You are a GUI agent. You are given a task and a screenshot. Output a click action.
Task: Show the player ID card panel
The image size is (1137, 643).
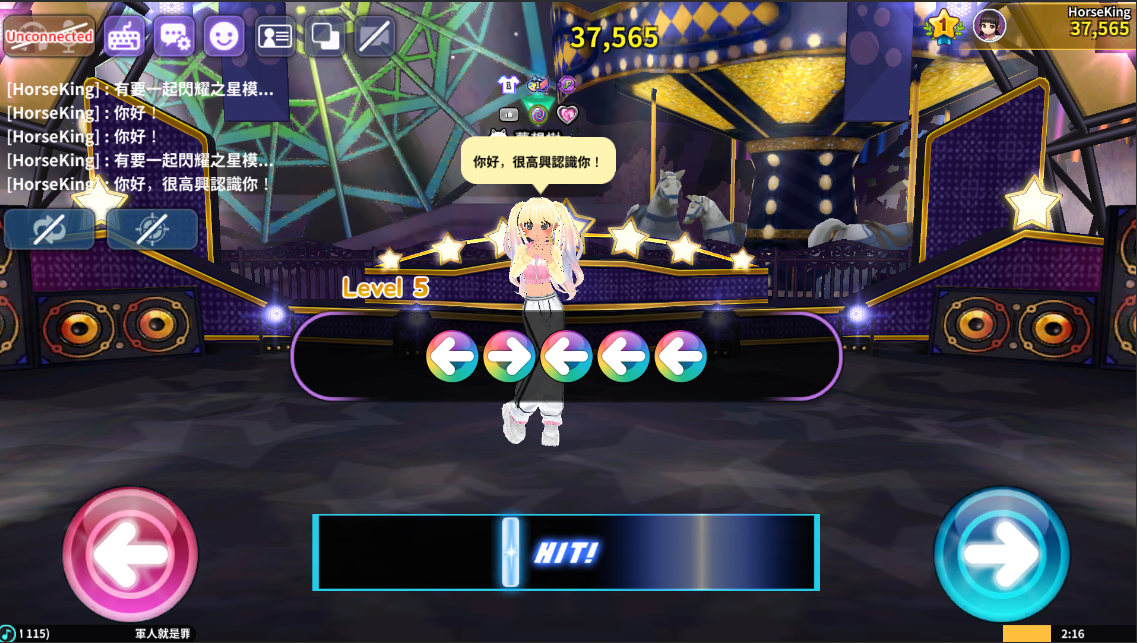(x=275, y=36)
